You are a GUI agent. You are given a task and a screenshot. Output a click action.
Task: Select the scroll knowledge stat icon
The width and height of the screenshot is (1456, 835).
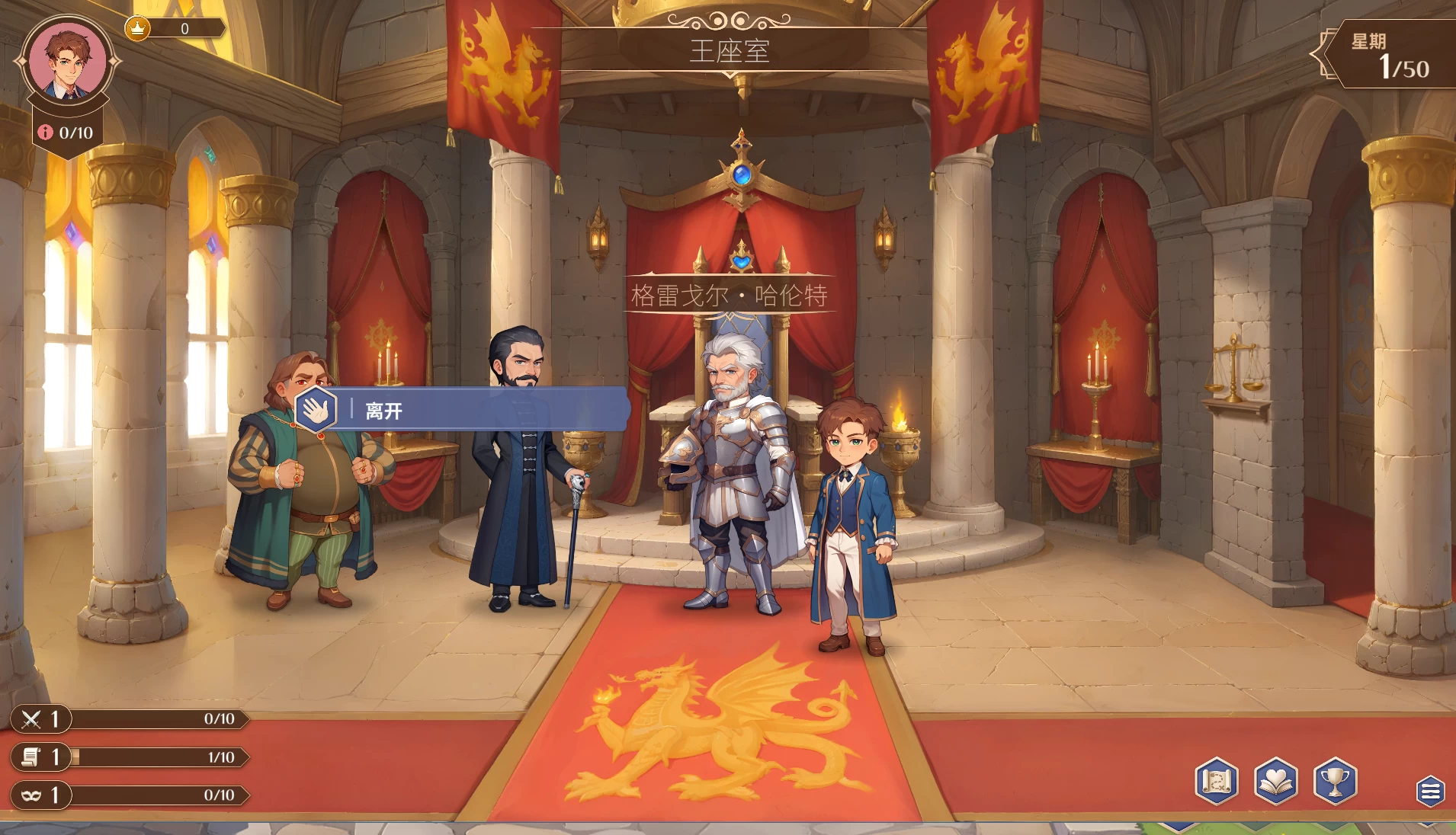[x=32, y=757]
